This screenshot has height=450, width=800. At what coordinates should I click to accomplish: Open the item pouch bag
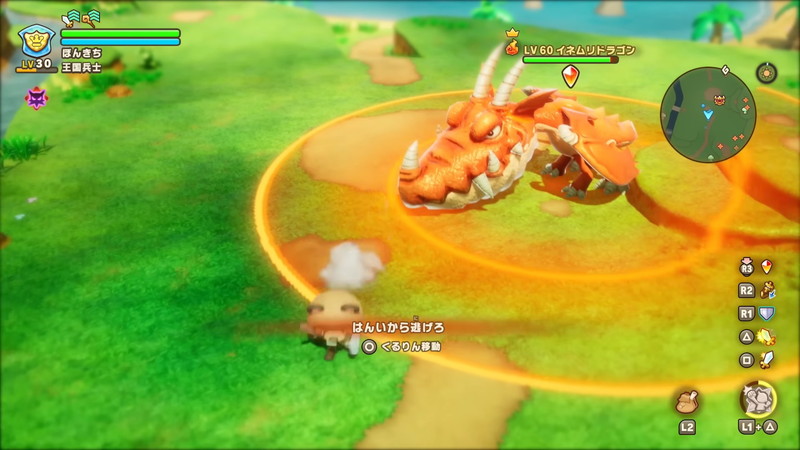pos(687,402)
